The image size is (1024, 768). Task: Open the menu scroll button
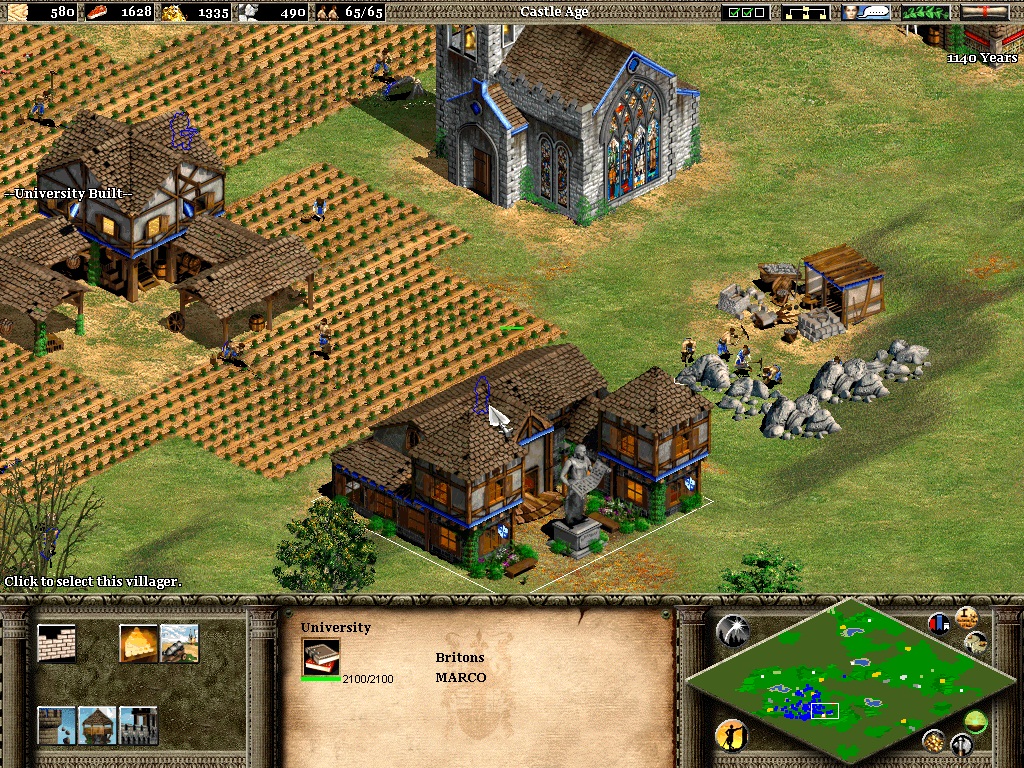pyautogui.click(x=984, y=12)
